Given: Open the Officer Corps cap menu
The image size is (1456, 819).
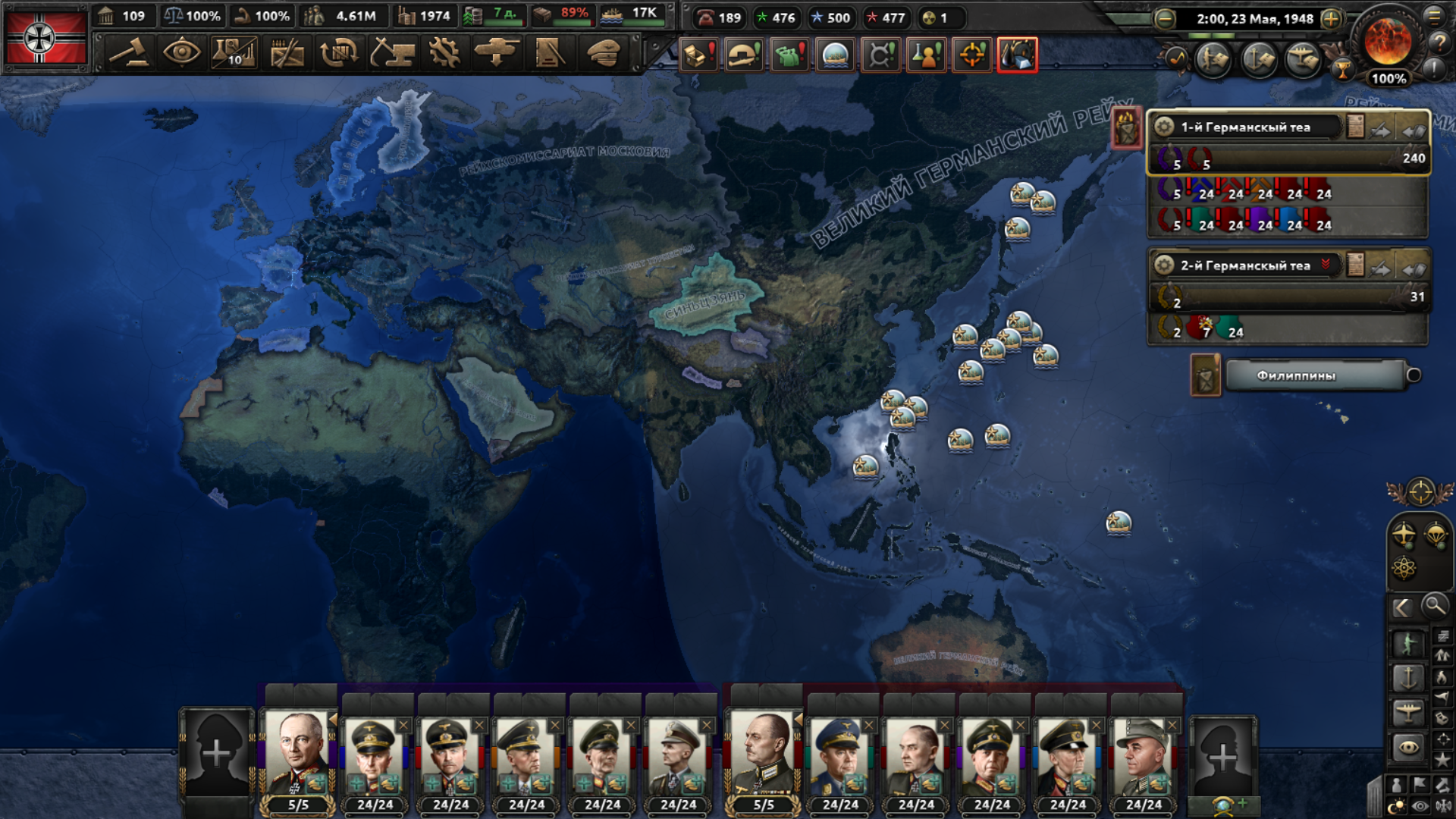Looking at the screenshot, I should click(603, 53).
